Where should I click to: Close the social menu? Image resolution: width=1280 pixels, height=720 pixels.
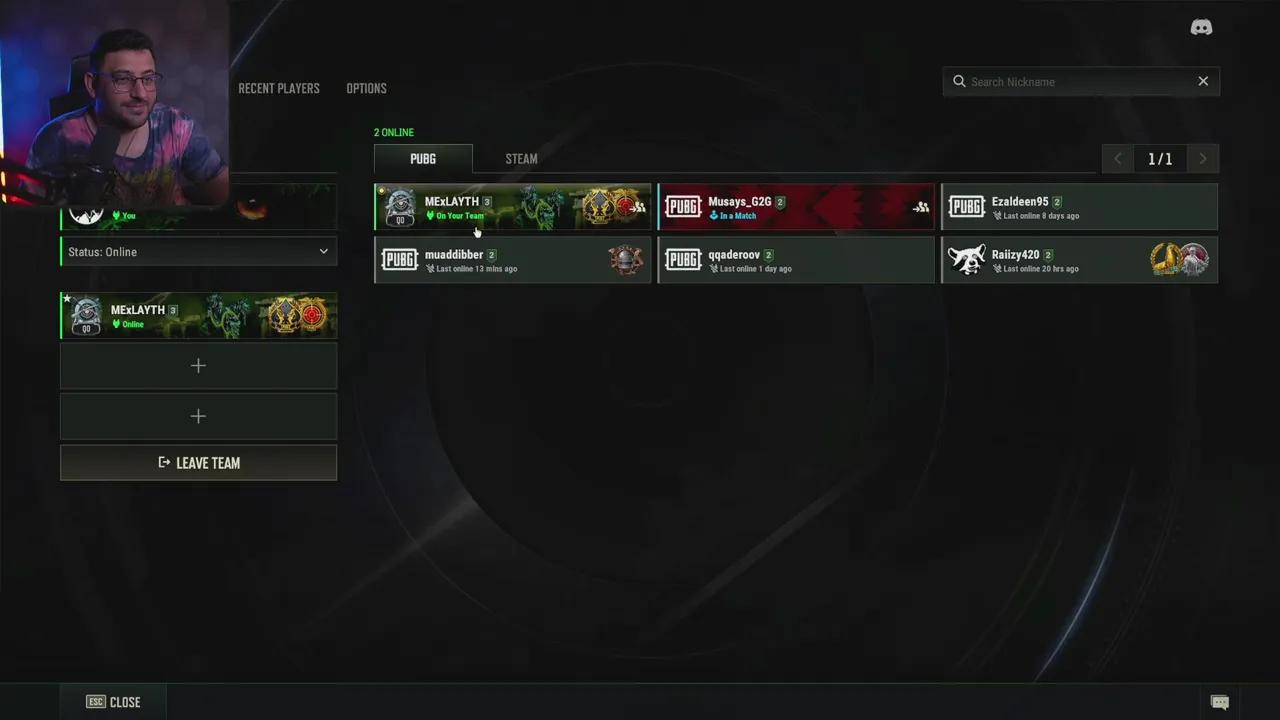(x=113, y=702)
